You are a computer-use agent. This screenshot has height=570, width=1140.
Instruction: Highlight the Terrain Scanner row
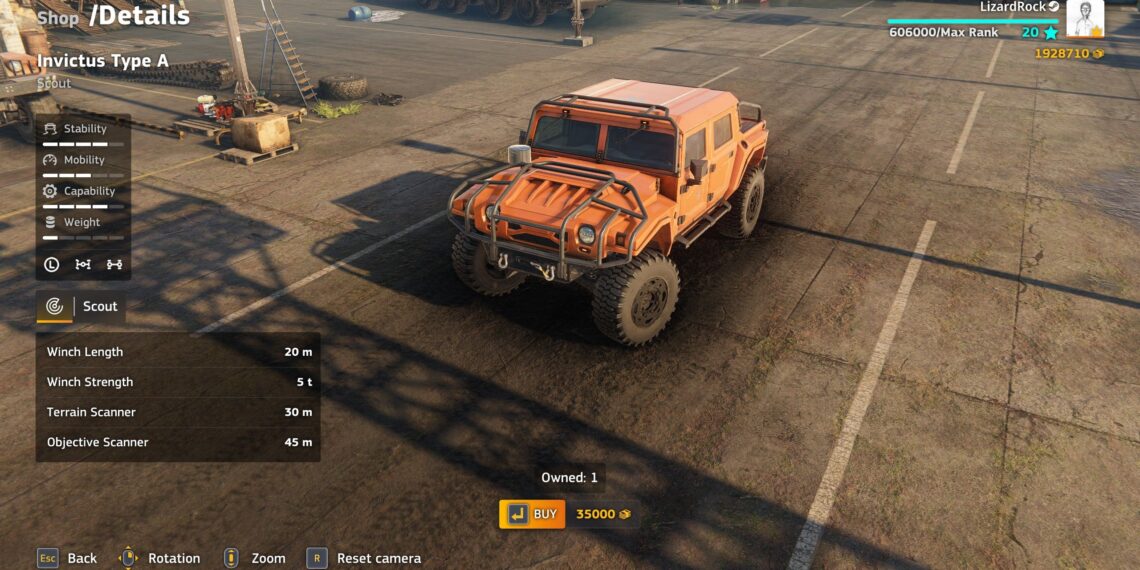178,412
